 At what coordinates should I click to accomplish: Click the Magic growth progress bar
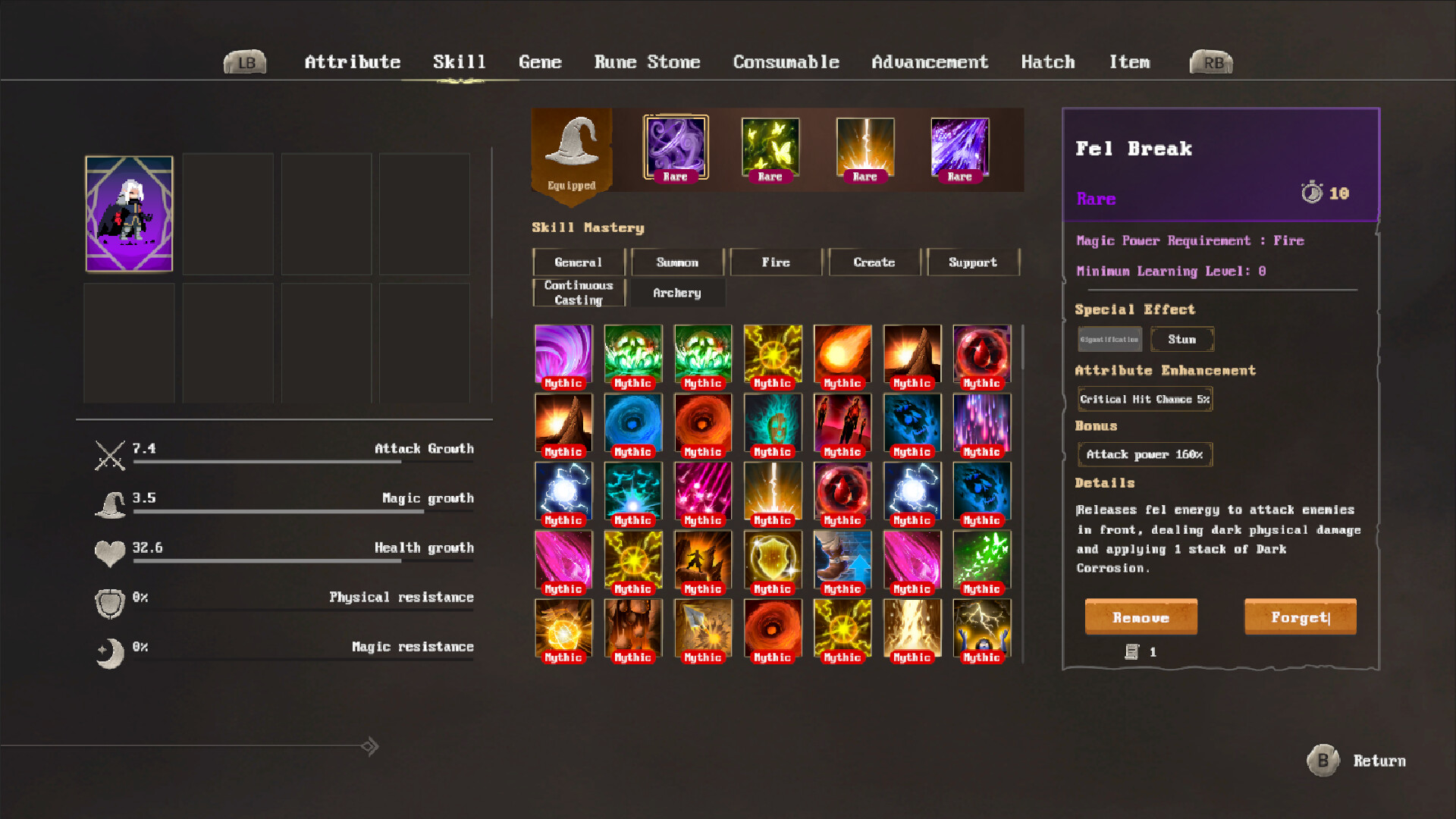[303, 511]
